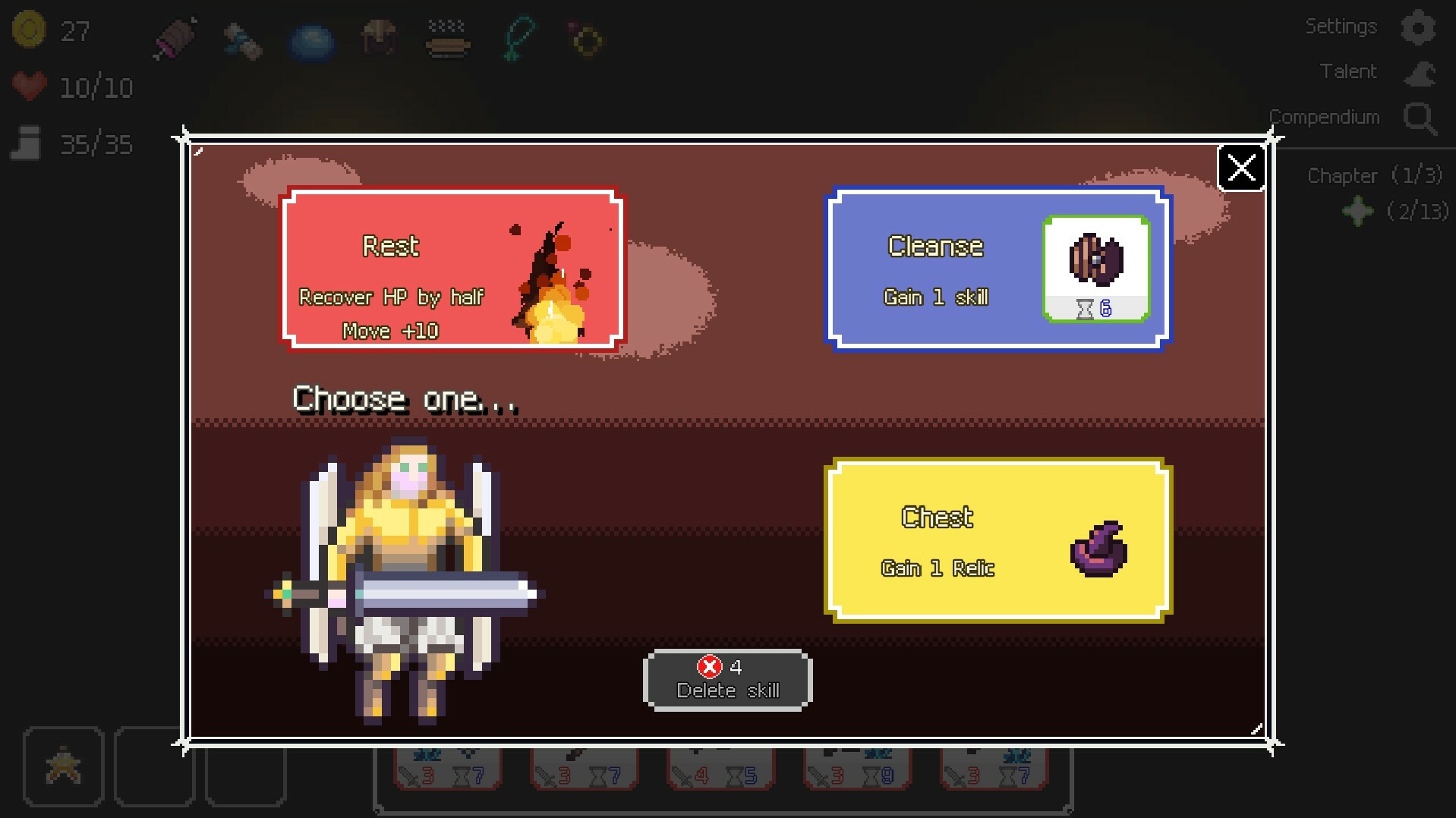Click the blue orb relic icon
Image resolution: width=1456 pixels, height=818 pixels.
click(313, 38)
